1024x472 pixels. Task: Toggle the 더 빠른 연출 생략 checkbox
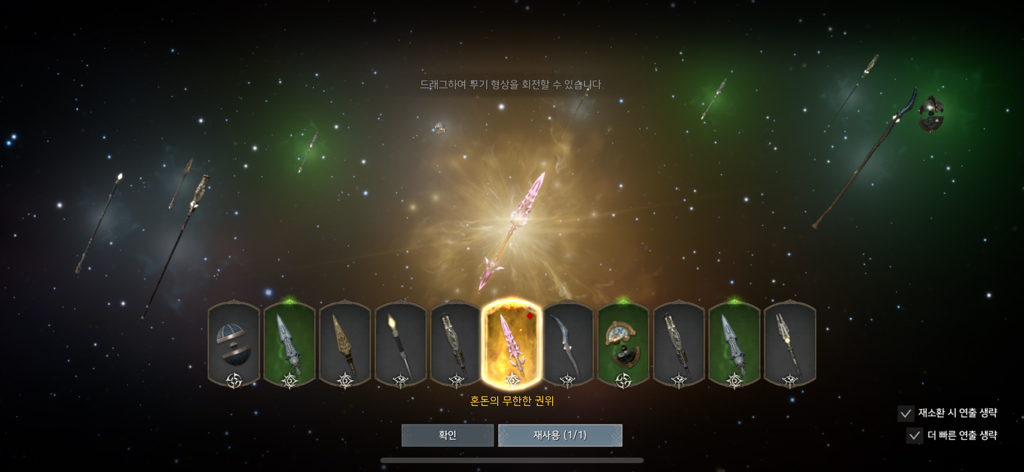coord(915,435)
